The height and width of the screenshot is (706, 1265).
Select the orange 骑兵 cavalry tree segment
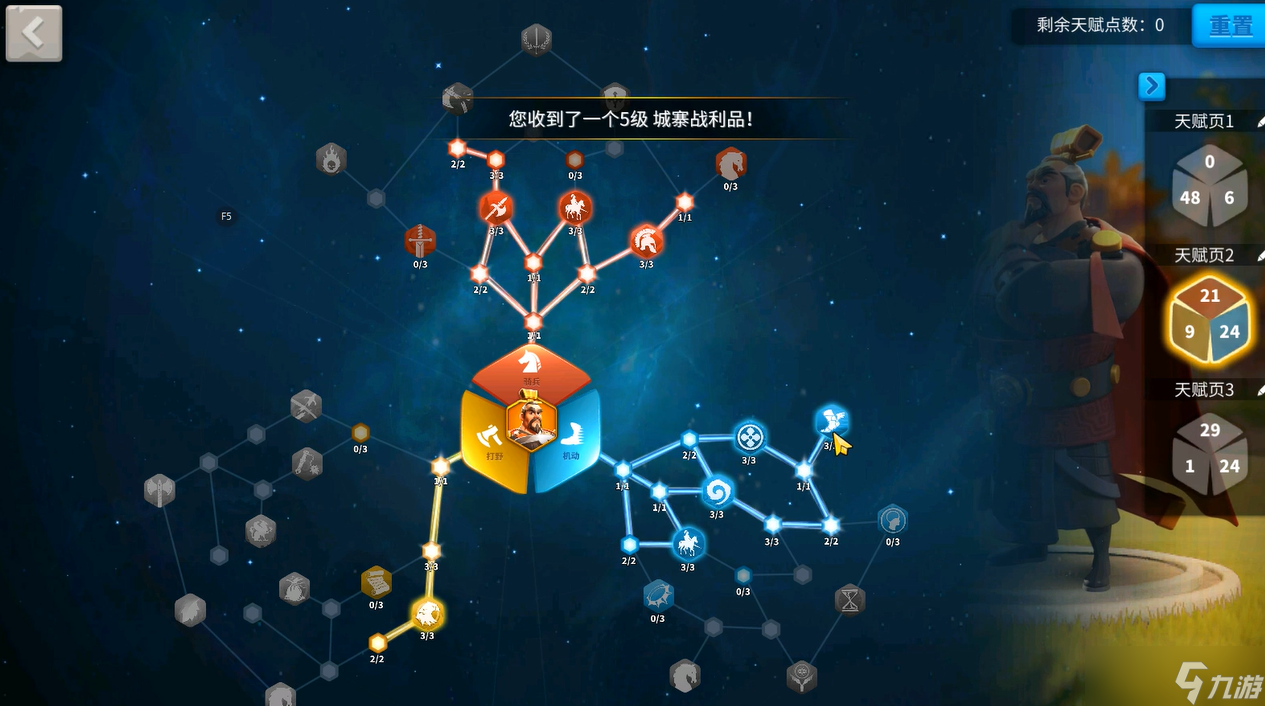[x=531, y=372]
